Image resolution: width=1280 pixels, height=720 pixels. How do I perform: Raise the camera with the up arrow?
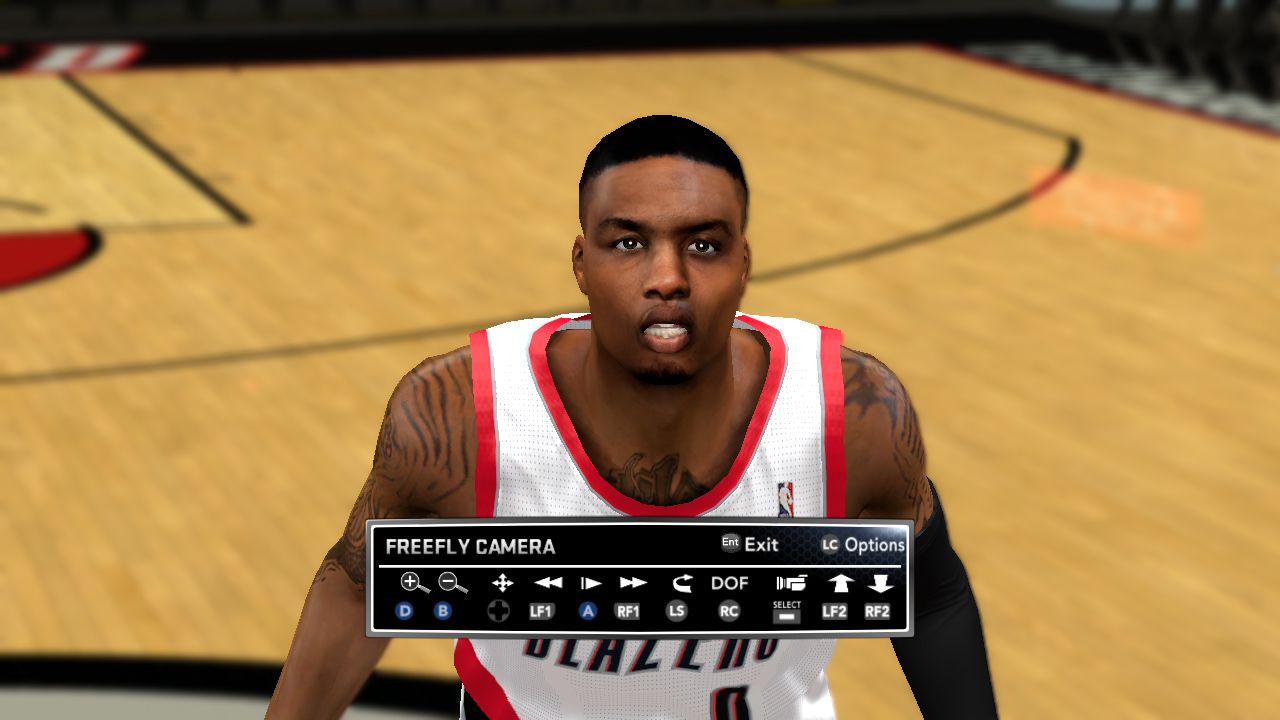tap(838, 582)
